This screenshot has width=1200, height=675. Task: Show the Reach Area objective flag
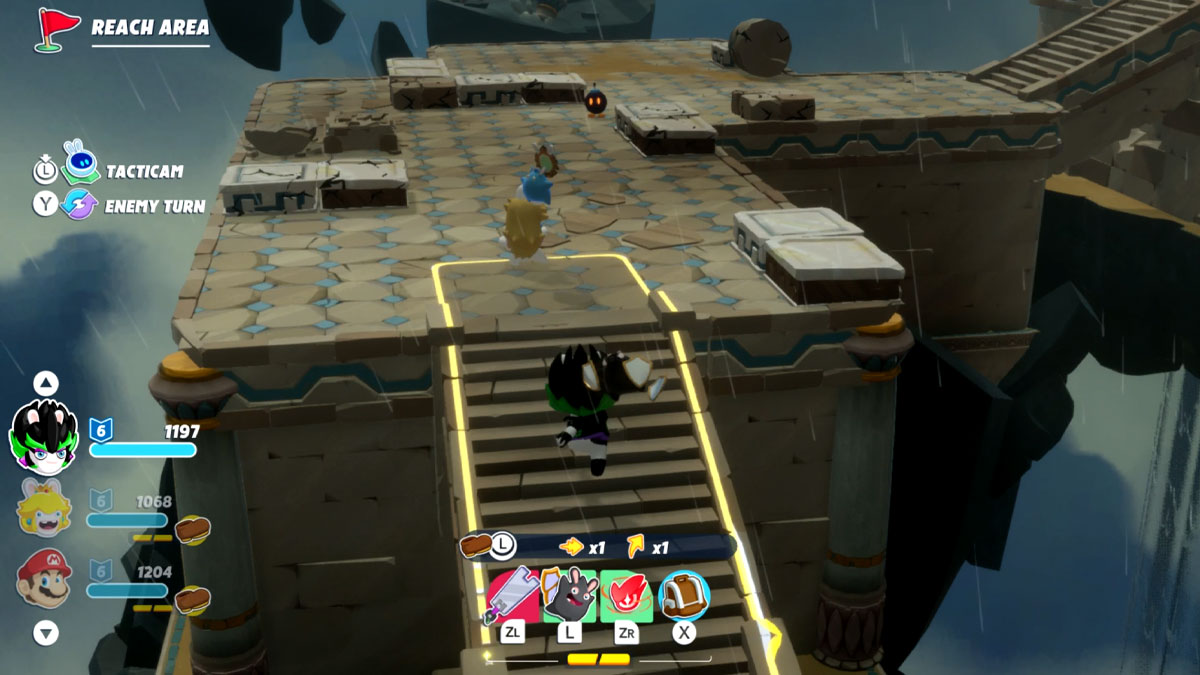point(58,28)
